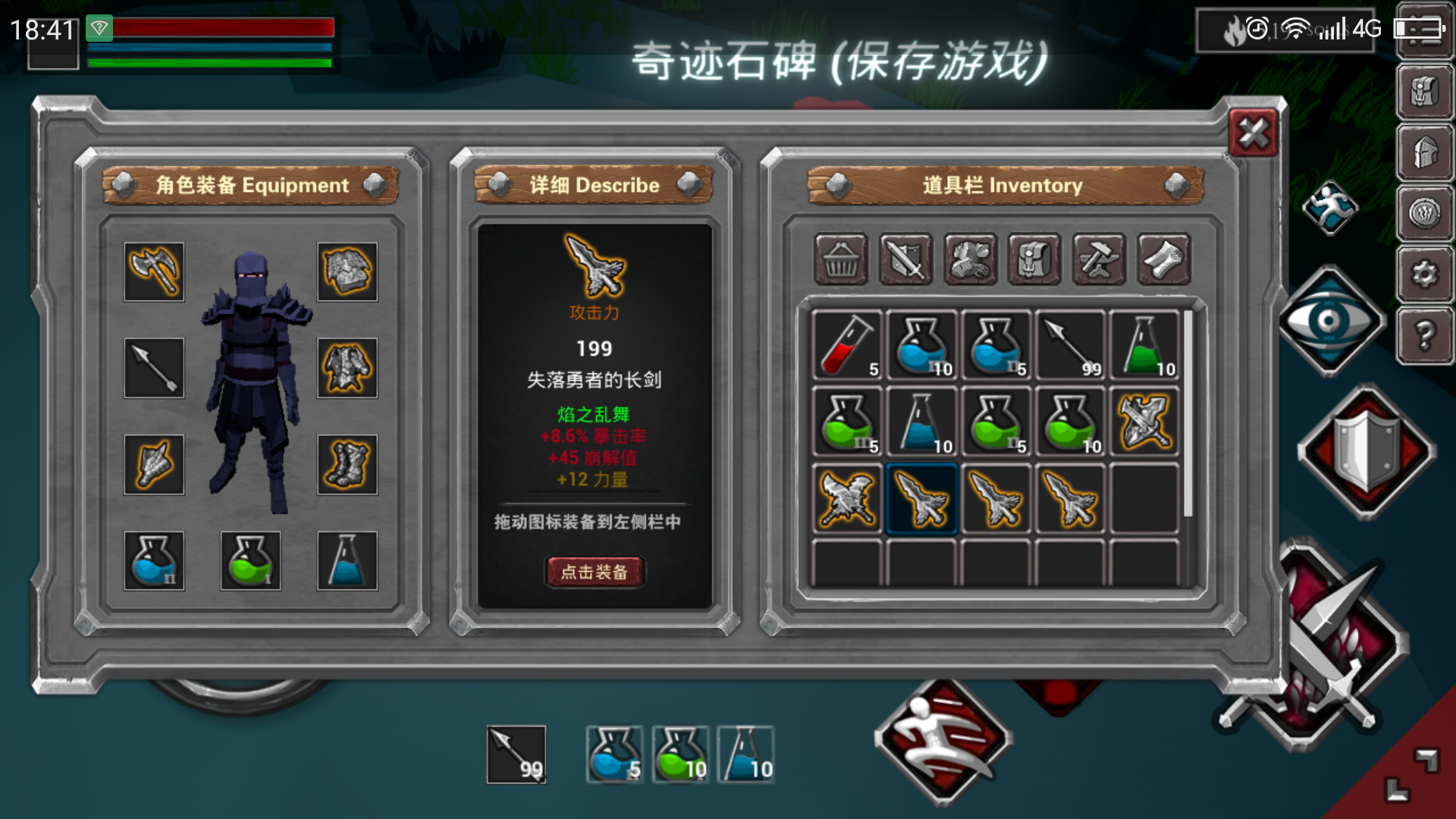Open the bag filter in the Inventory panel
The width and height of the screenshot is (1456, 819).
pyautogui.click(x=1034, y=261)
